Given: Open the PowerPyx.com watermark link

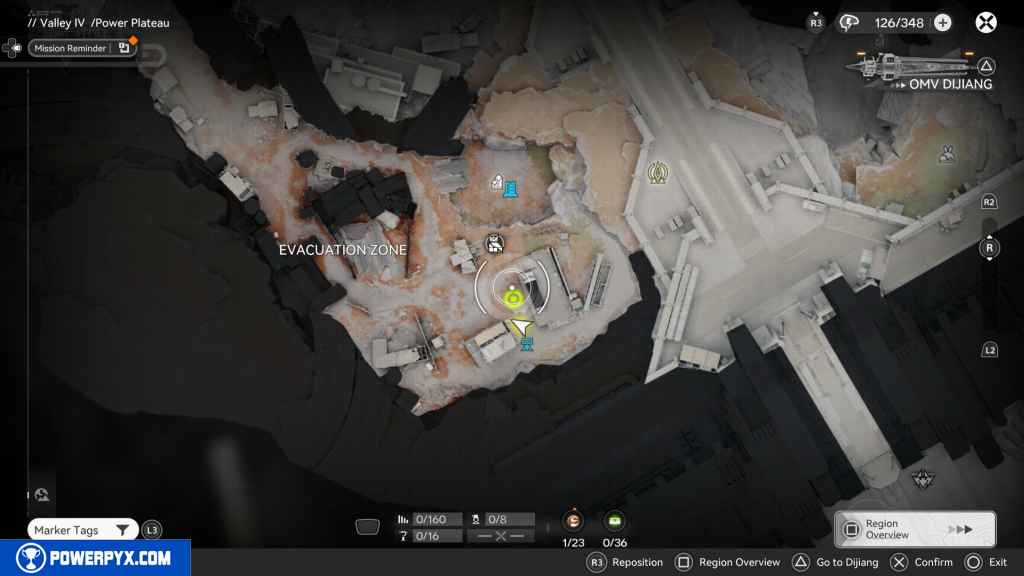Looking at the screenshot, I should coord(94,558).
